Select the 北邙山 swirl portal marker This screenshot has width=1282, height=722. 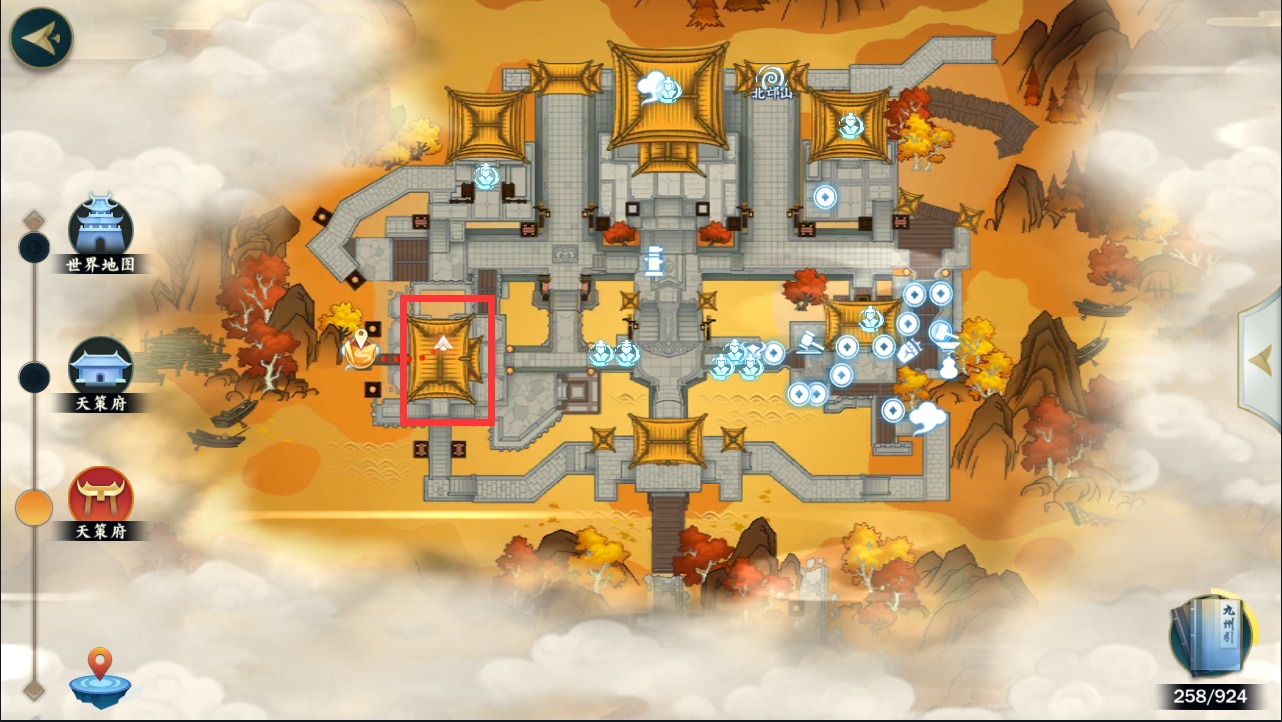pyautogui.click(x=771, y=79)
